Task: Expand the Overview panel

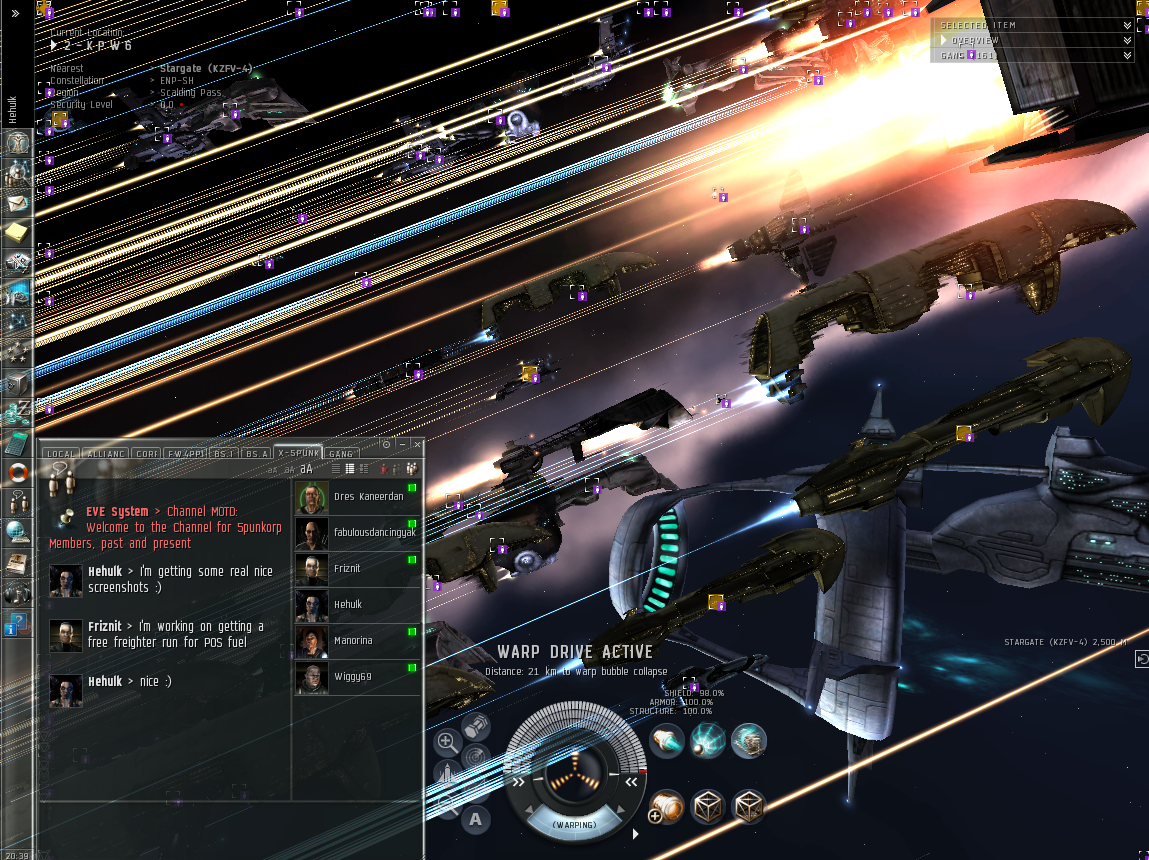Action: coord(1127,40)
